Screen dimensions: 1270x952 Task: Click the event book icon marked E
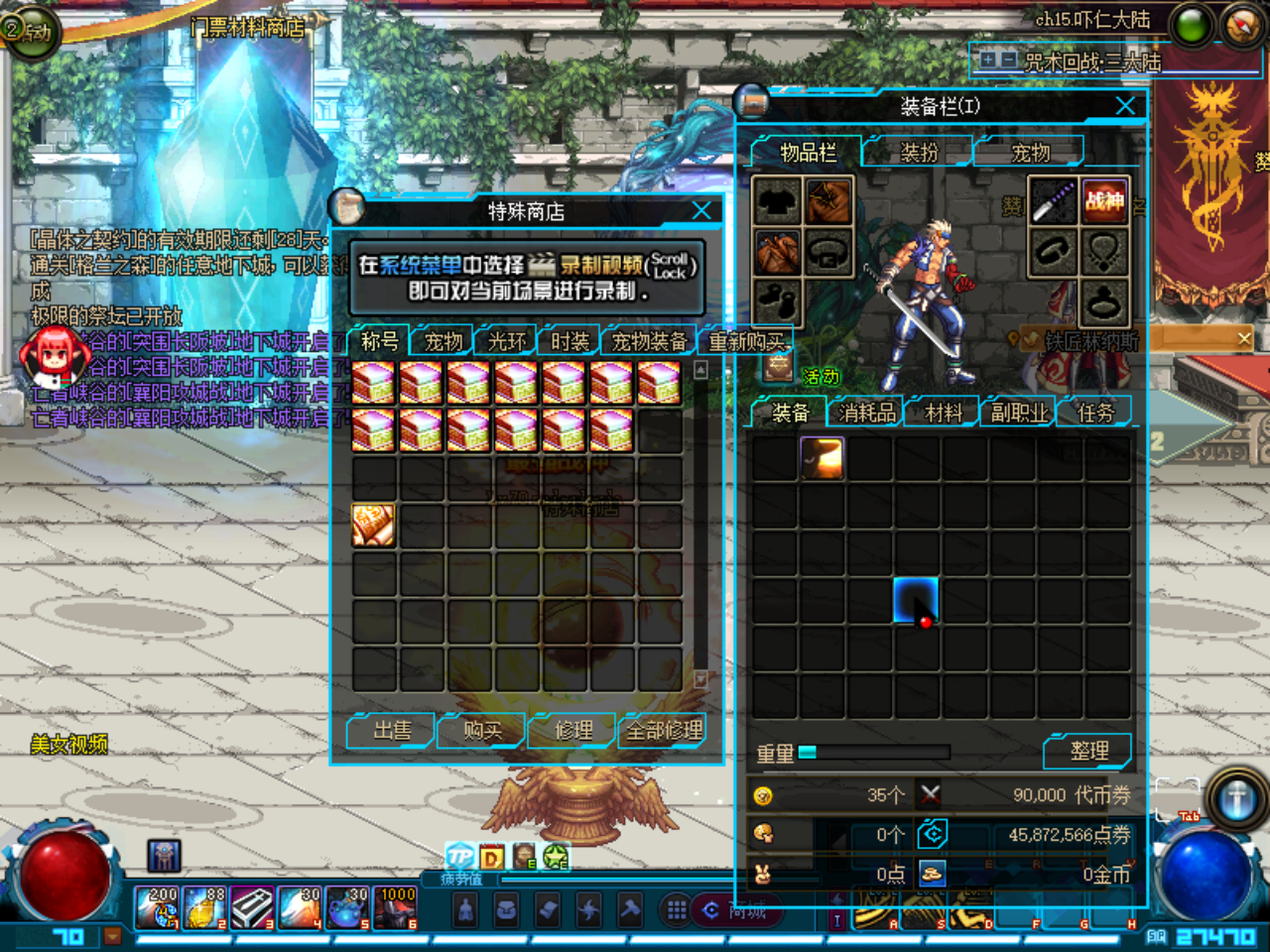[523, 855]
